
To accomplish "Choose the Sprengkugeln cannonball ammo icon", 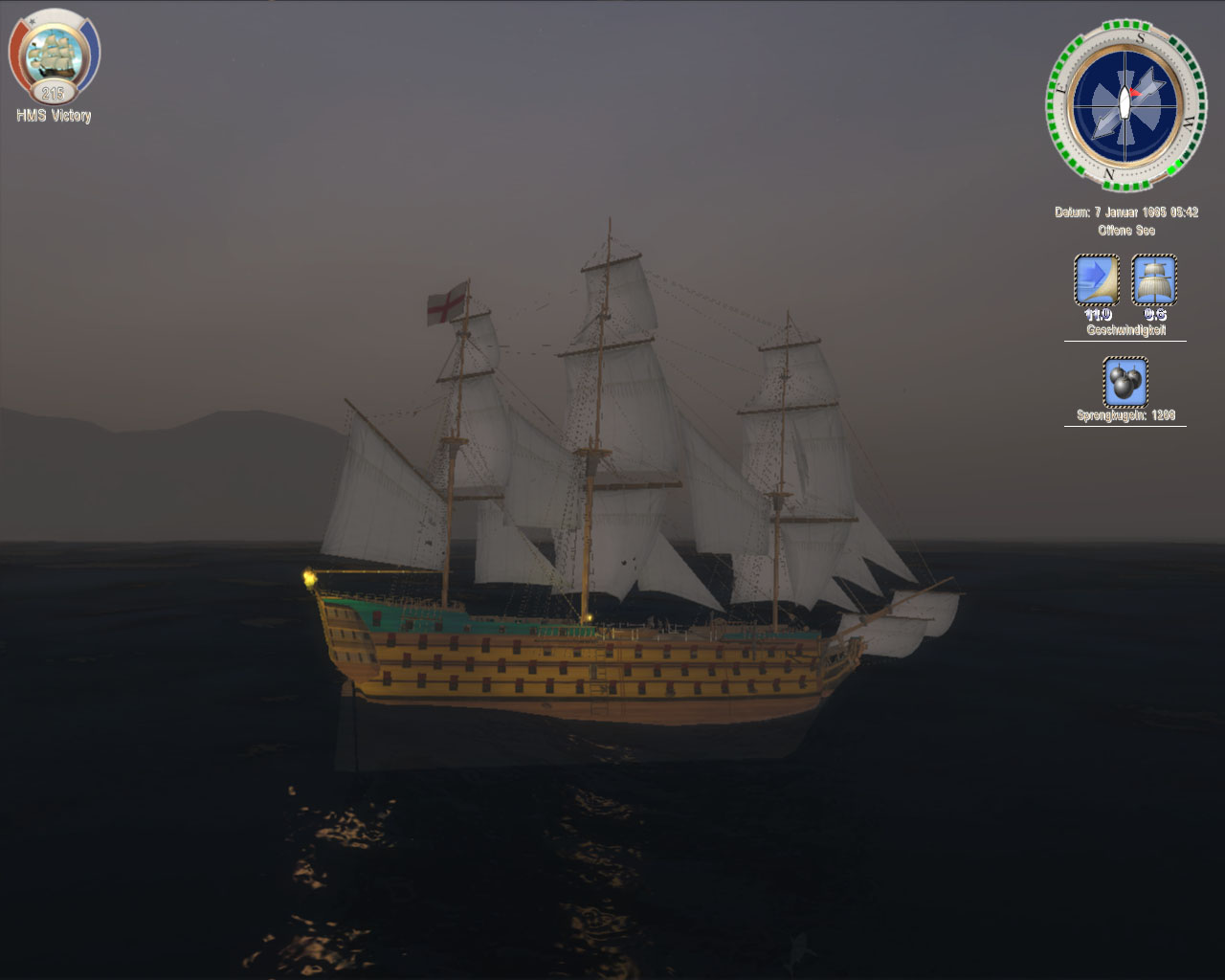I will click(x=1125, y=382).
